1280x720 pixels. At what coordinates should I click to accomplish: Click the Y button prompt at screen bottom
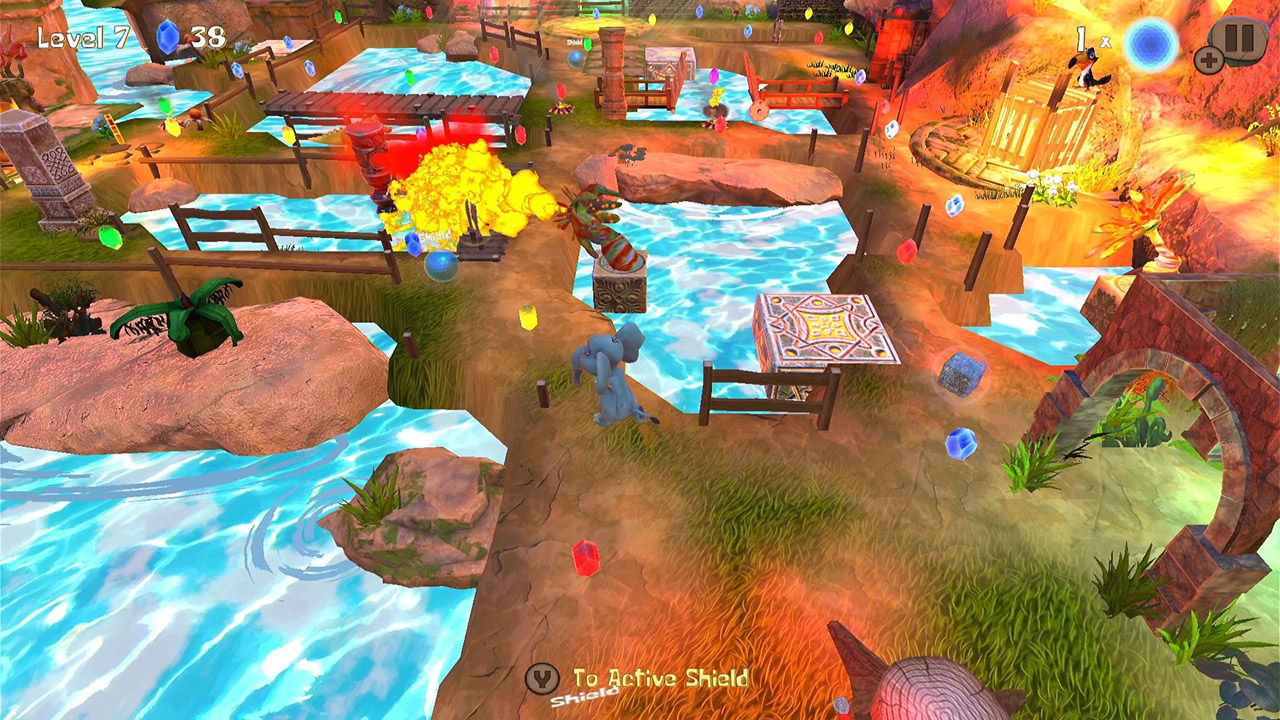[x=541, y=679]
